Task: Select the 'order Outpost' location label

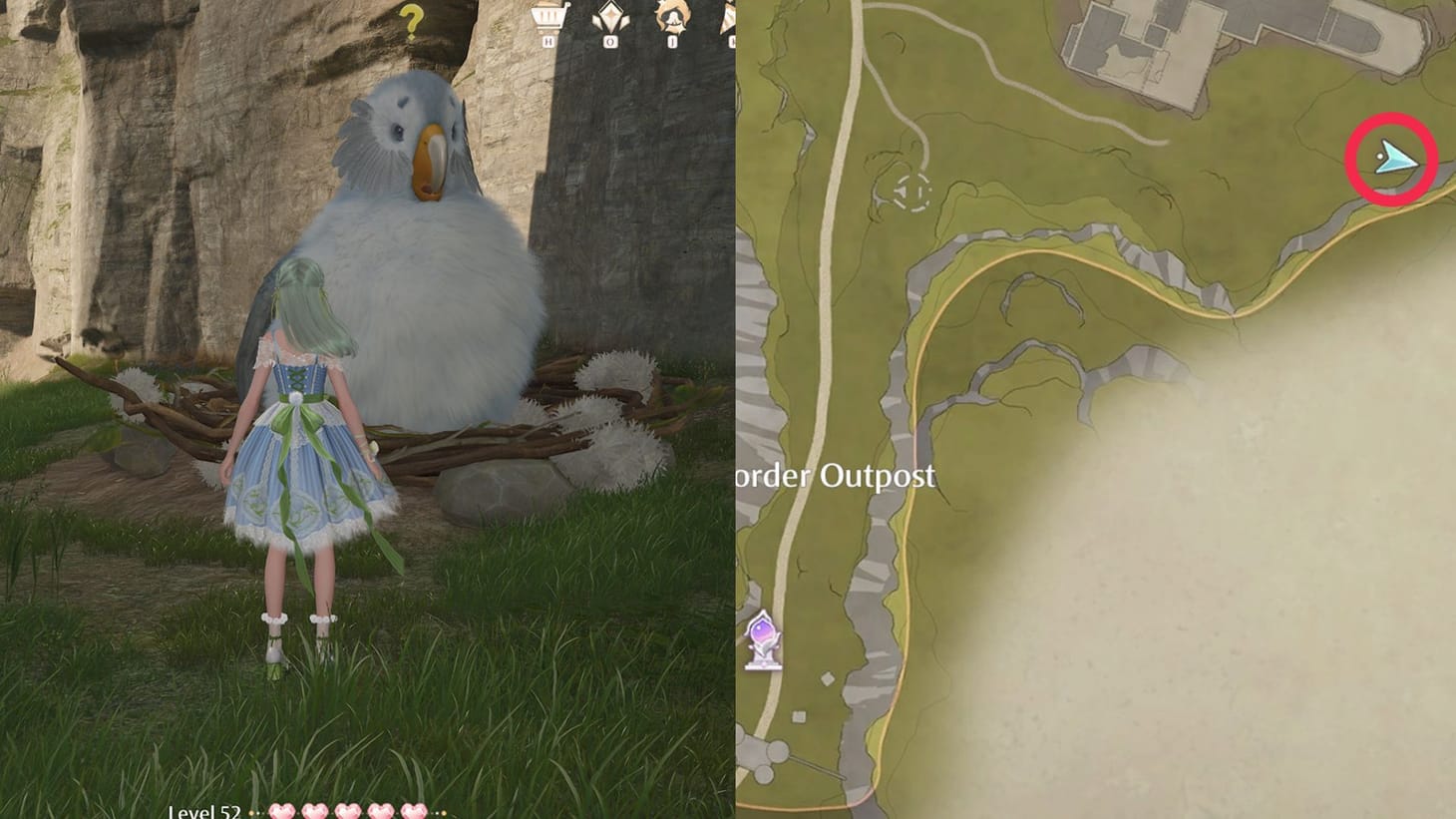Action: [x=838, y=477]
